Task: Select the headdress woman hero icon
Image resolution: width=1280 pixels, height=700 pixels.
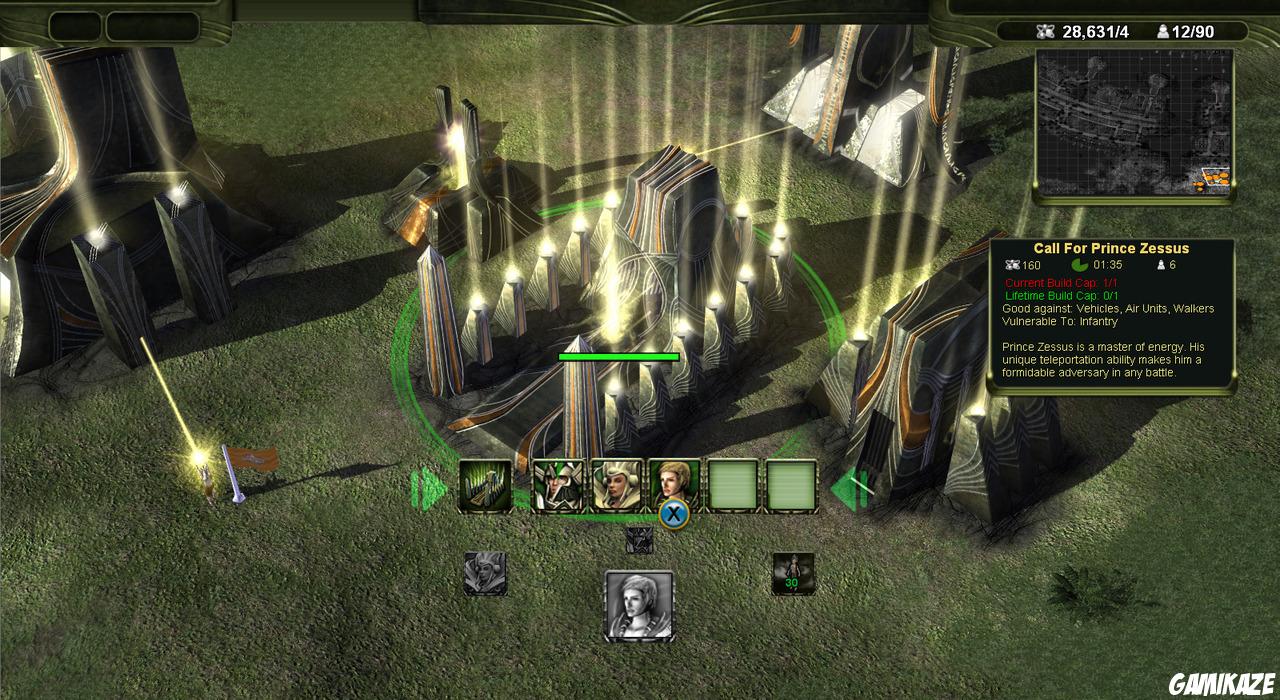Action: click(x=615, y=486)
